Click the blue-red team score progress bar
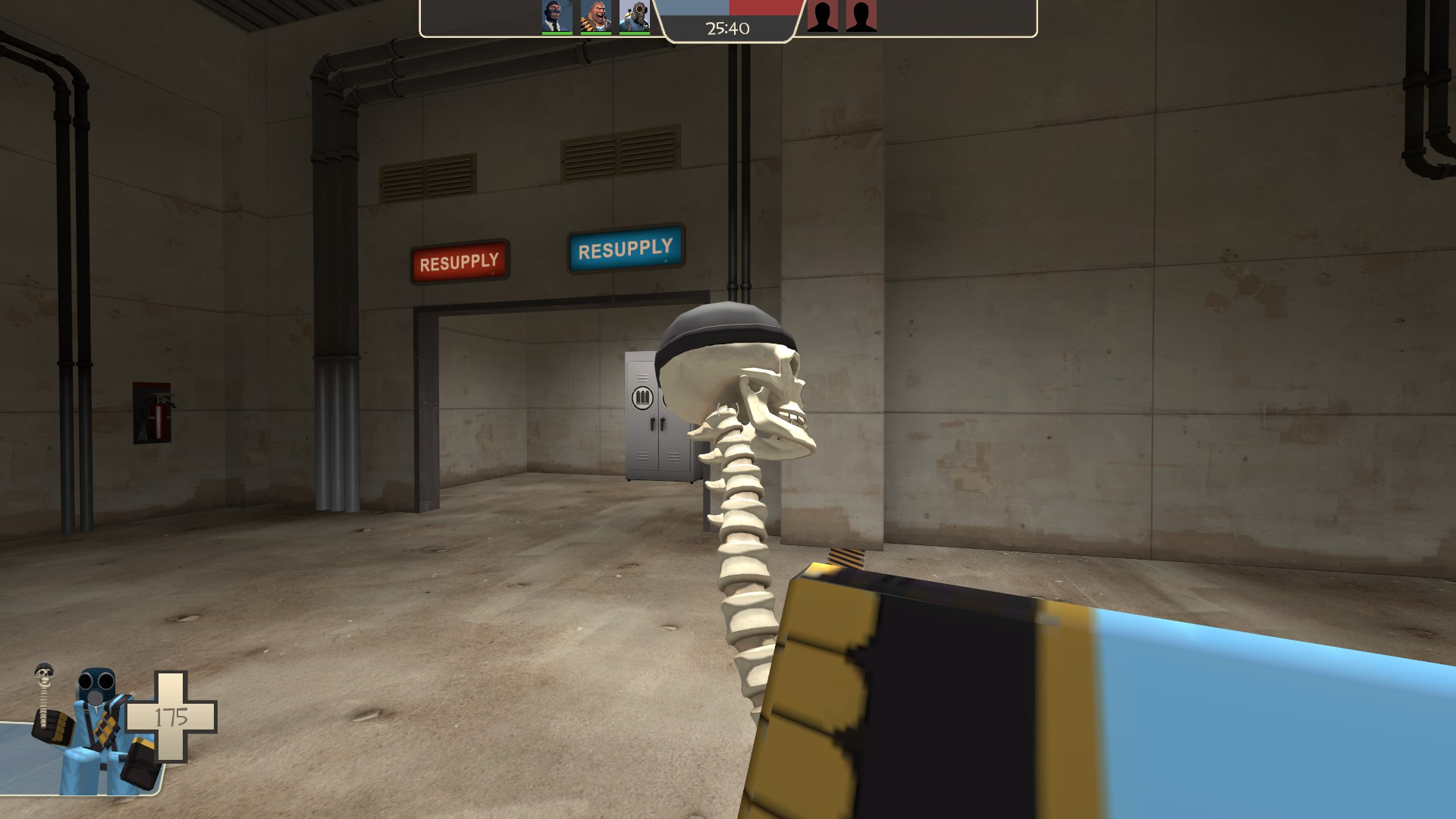This screenshot has height=819, width=1456. 728,9
